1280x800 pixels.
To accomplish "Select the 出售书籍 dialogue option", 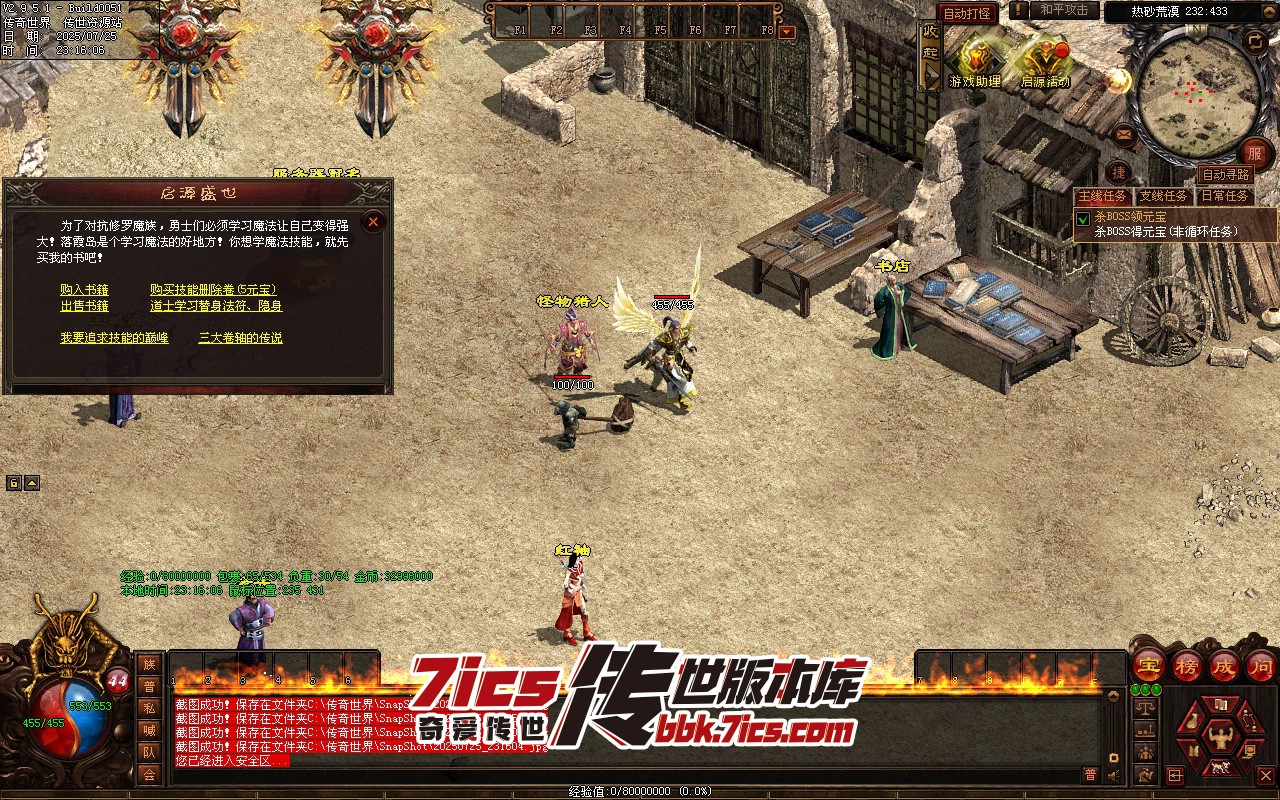I will 84,306.
